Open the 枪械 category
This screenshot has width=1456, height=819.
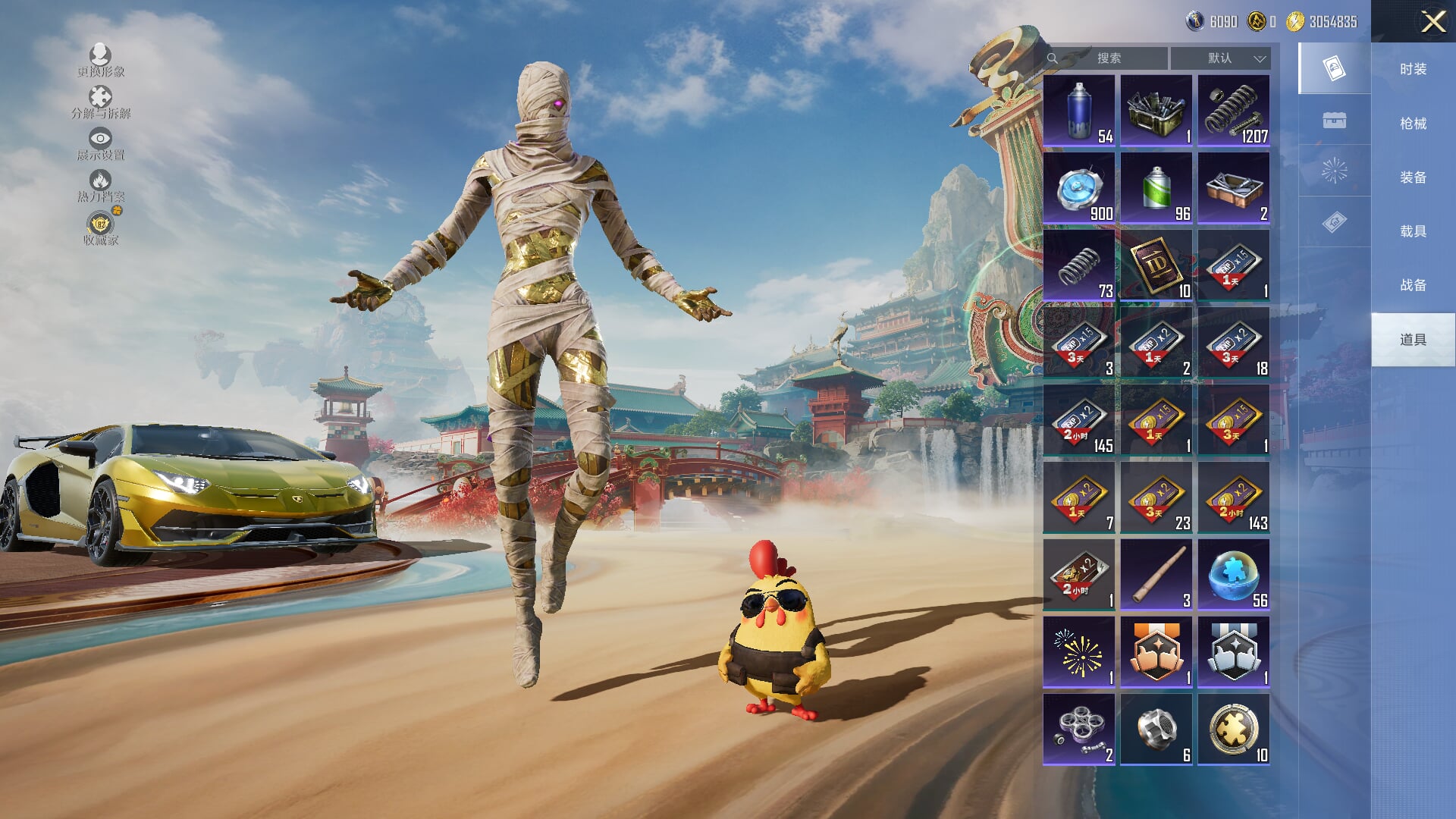[1413, 123]
